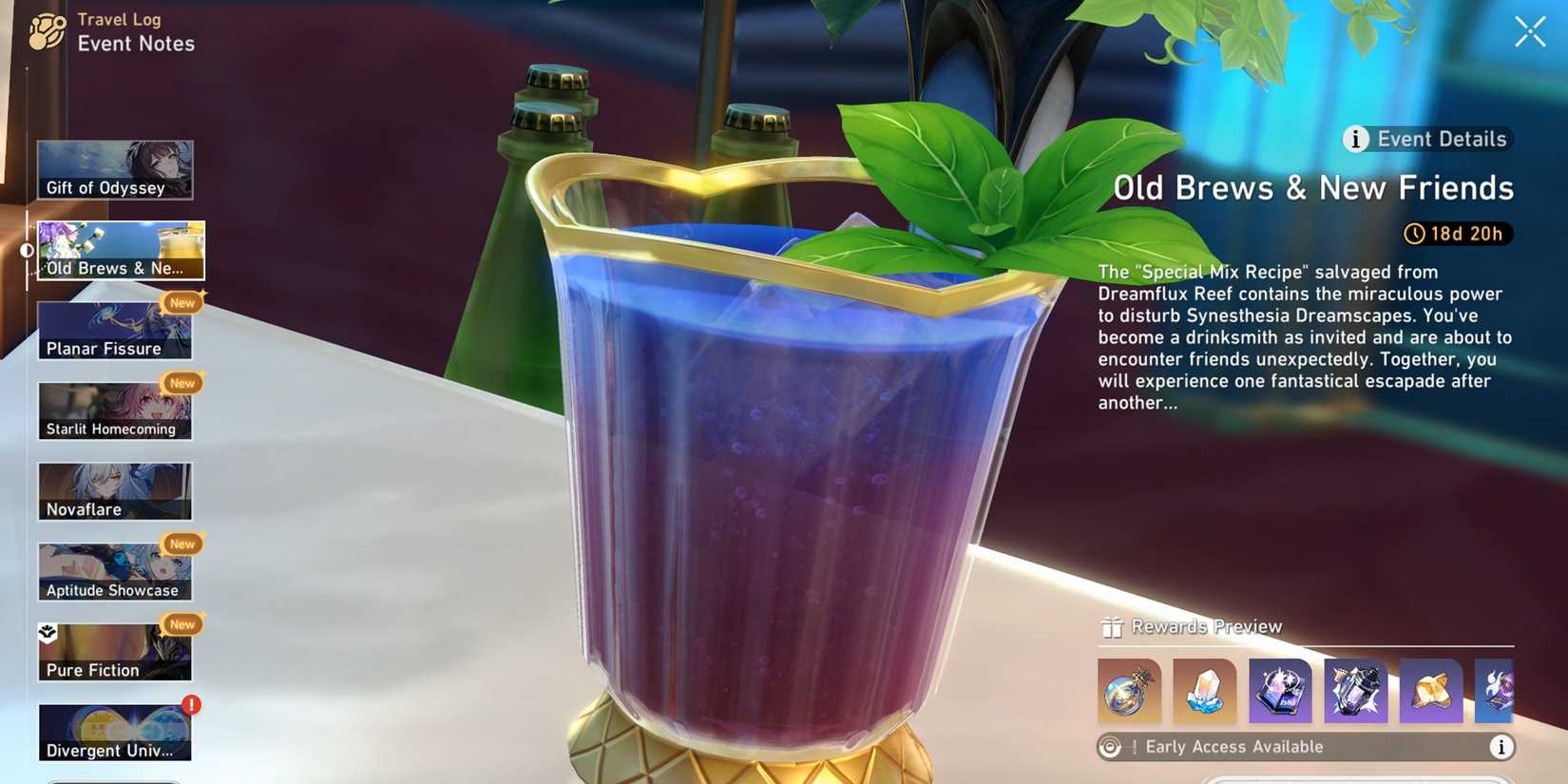Open the Gift of Odyssey event
The width and height of the screenshot is (1568, 784).
click(x=114, y=169)
